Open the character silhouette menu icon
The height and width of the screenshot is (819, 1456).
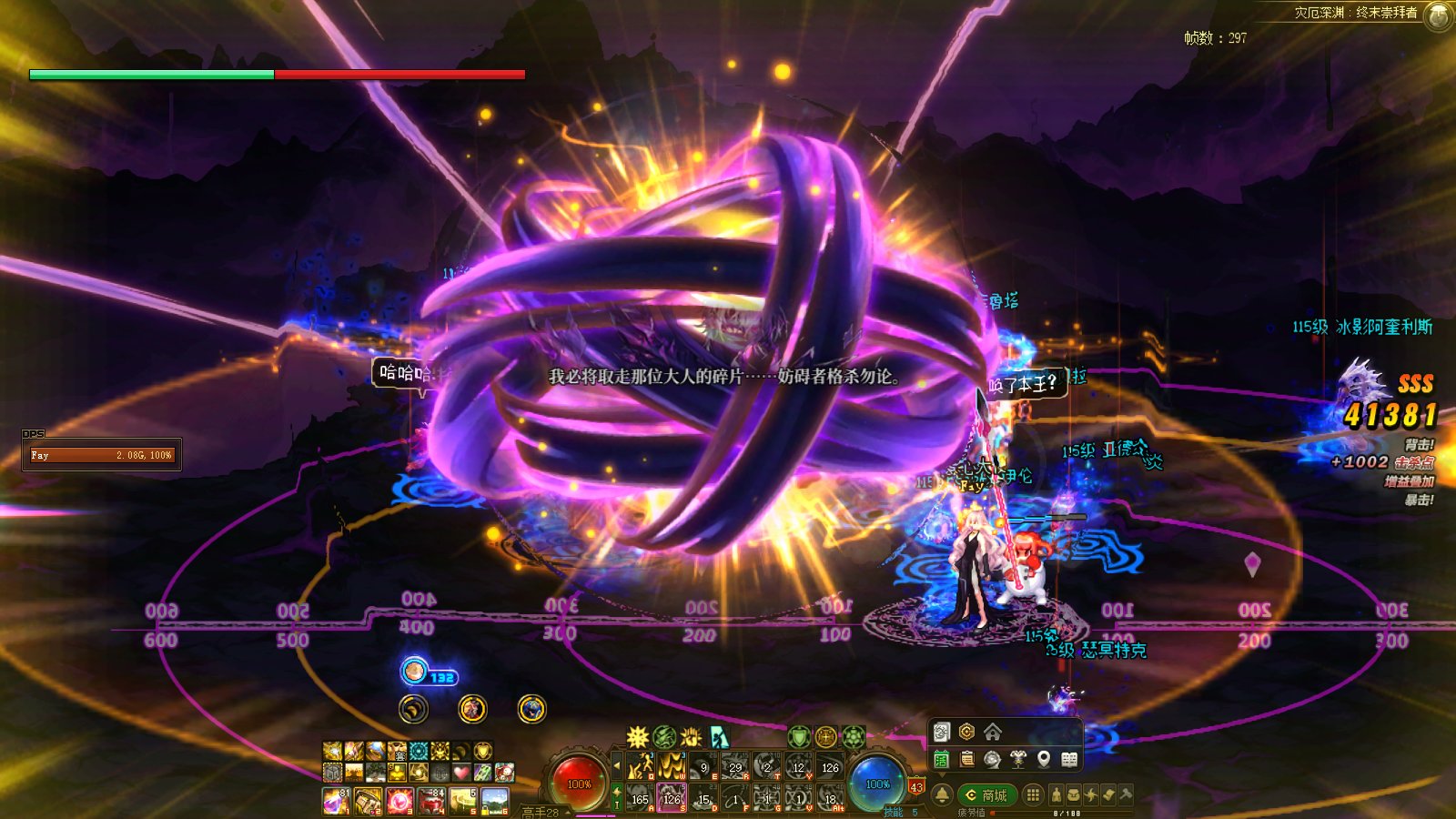(x=1056, y=794)
